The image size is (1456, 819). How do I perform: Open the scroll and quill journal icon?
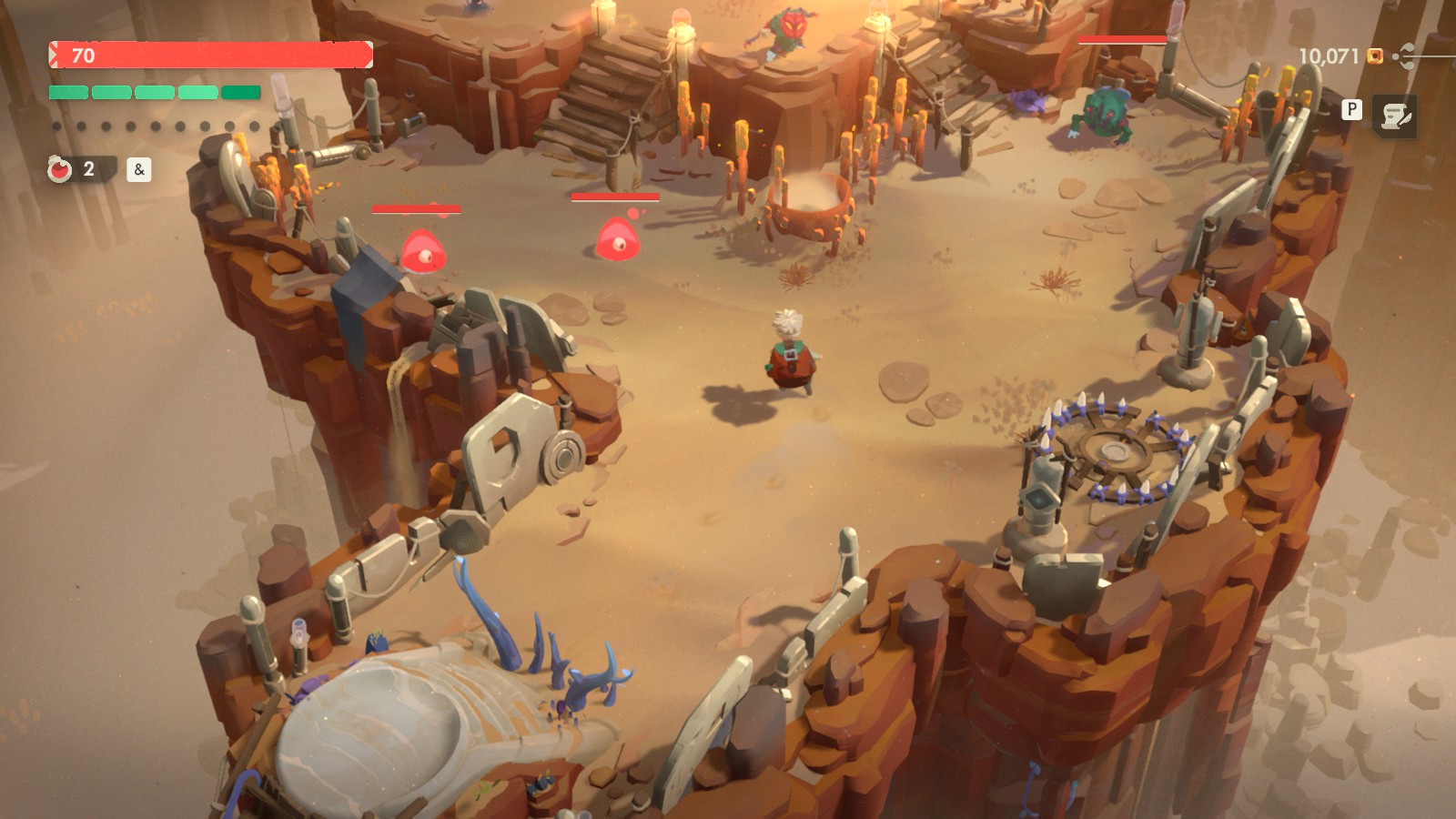1394,116
